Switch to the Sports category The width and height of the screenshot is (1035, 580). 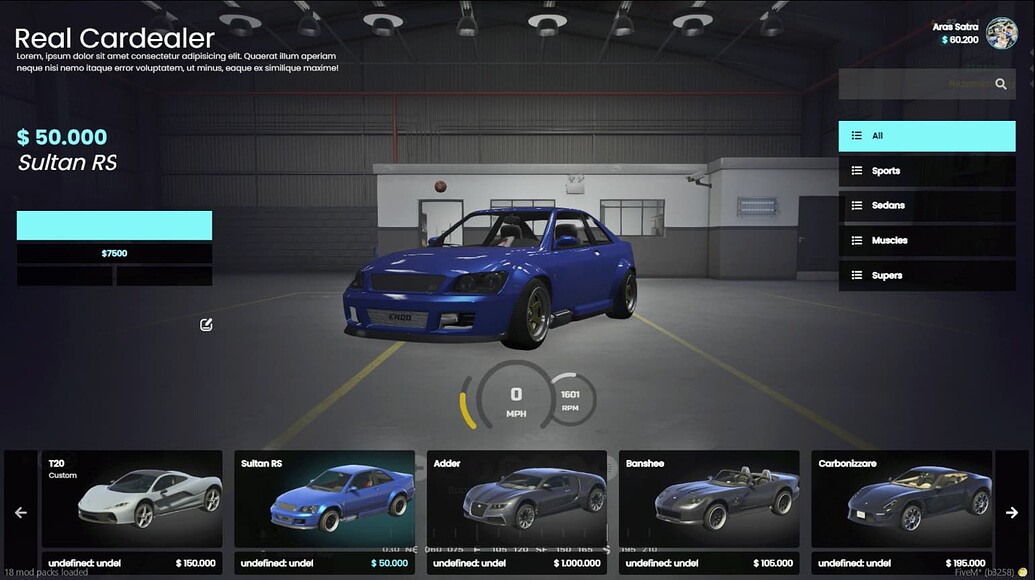(926, 171)
